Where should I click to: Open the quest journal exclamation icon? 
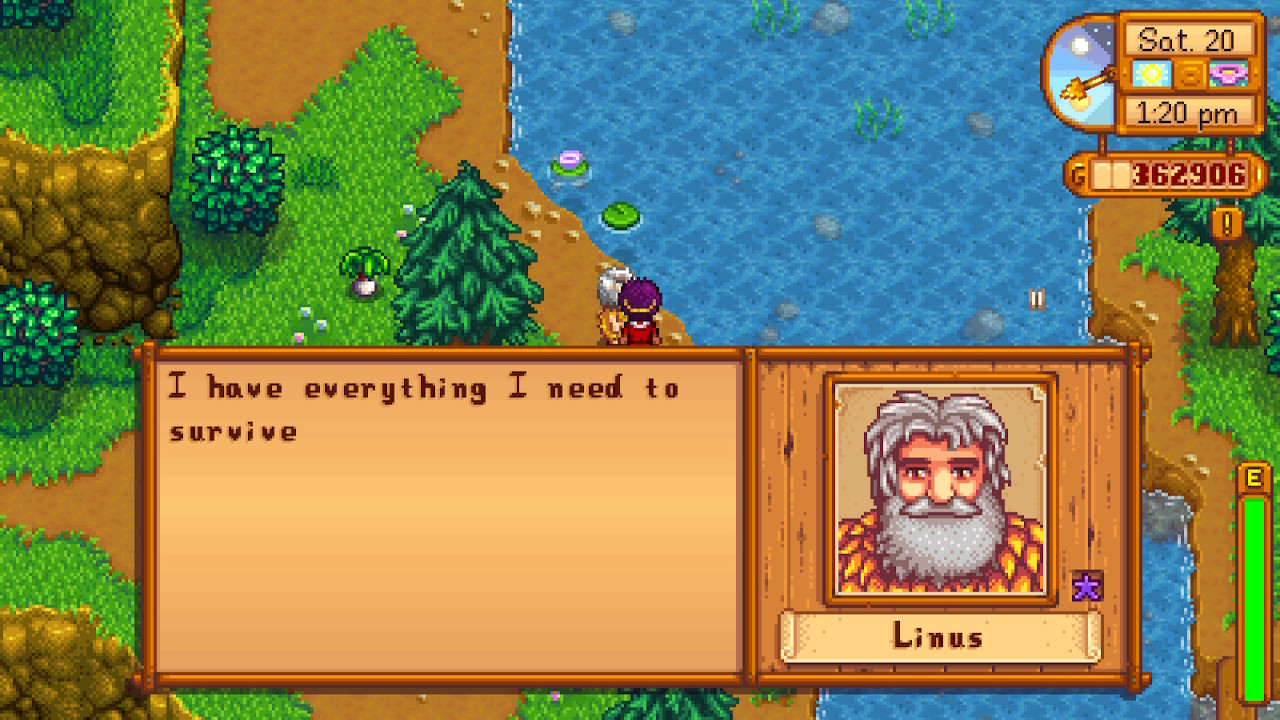click(1226, 222)
